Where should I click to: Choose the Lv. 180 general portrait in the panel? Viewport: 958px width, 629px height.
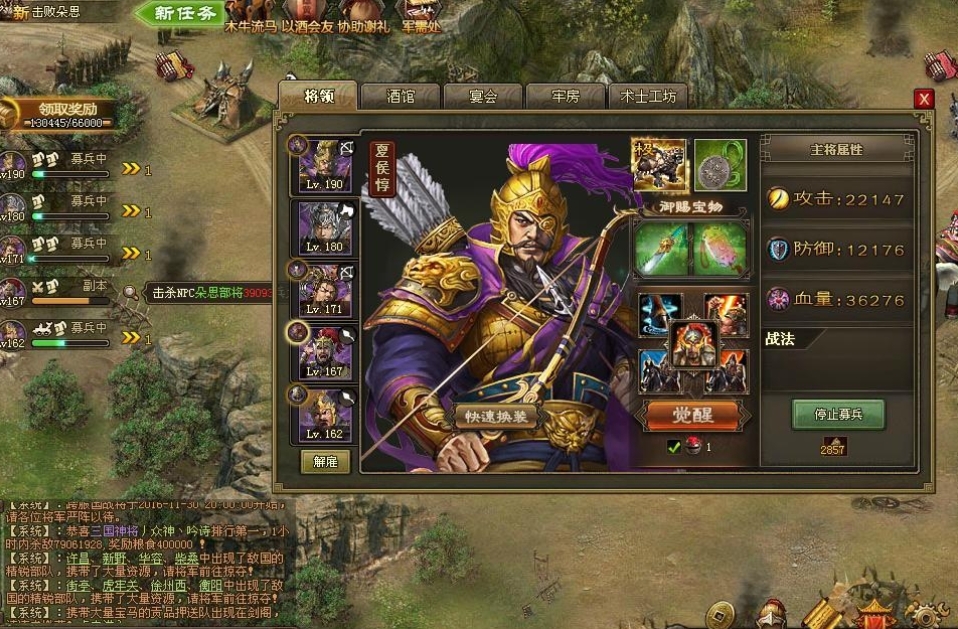pyautogui.click(x=326, y=228)
